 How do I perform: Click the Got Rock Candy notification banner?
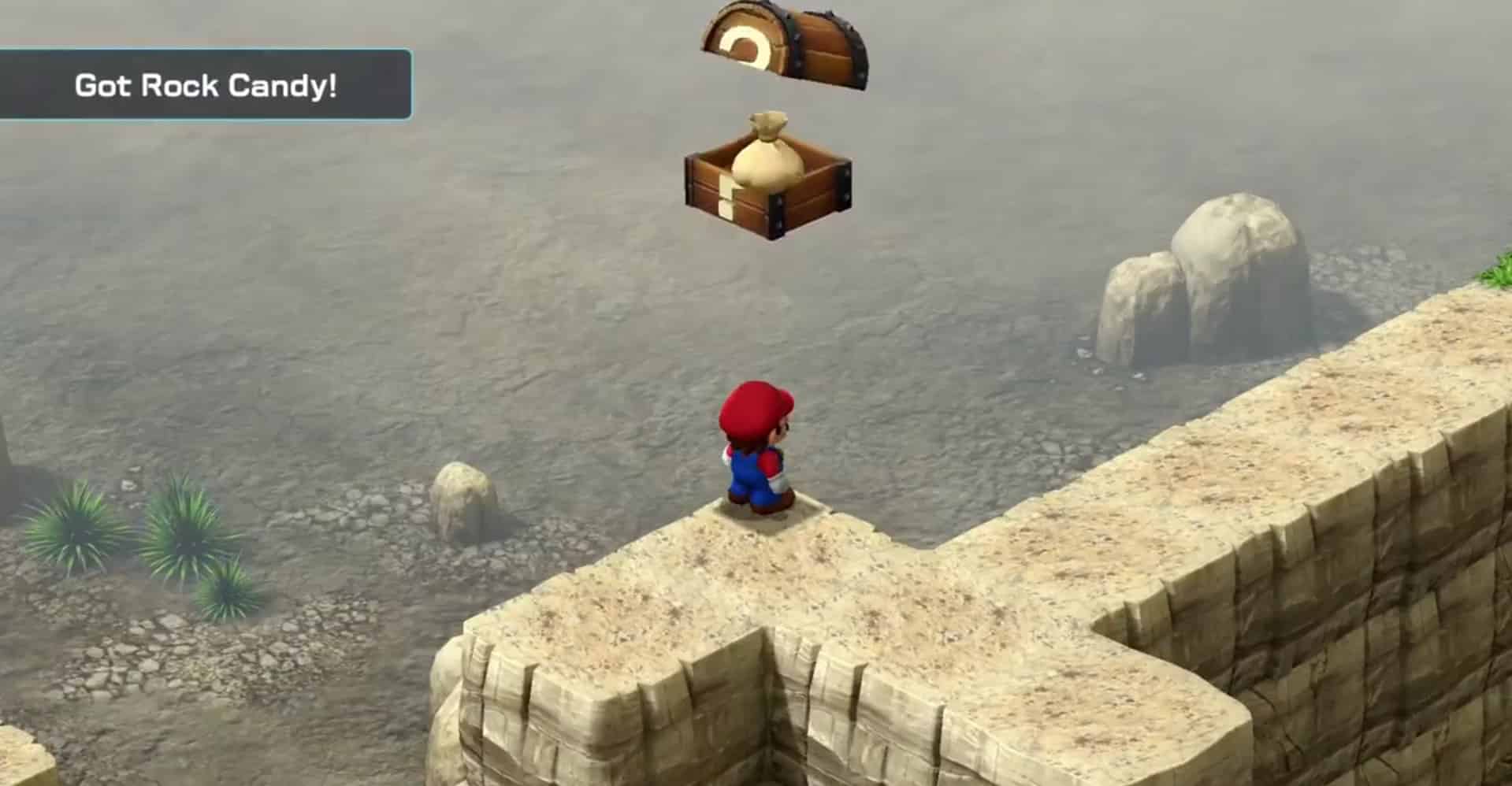tap(206, 85)
